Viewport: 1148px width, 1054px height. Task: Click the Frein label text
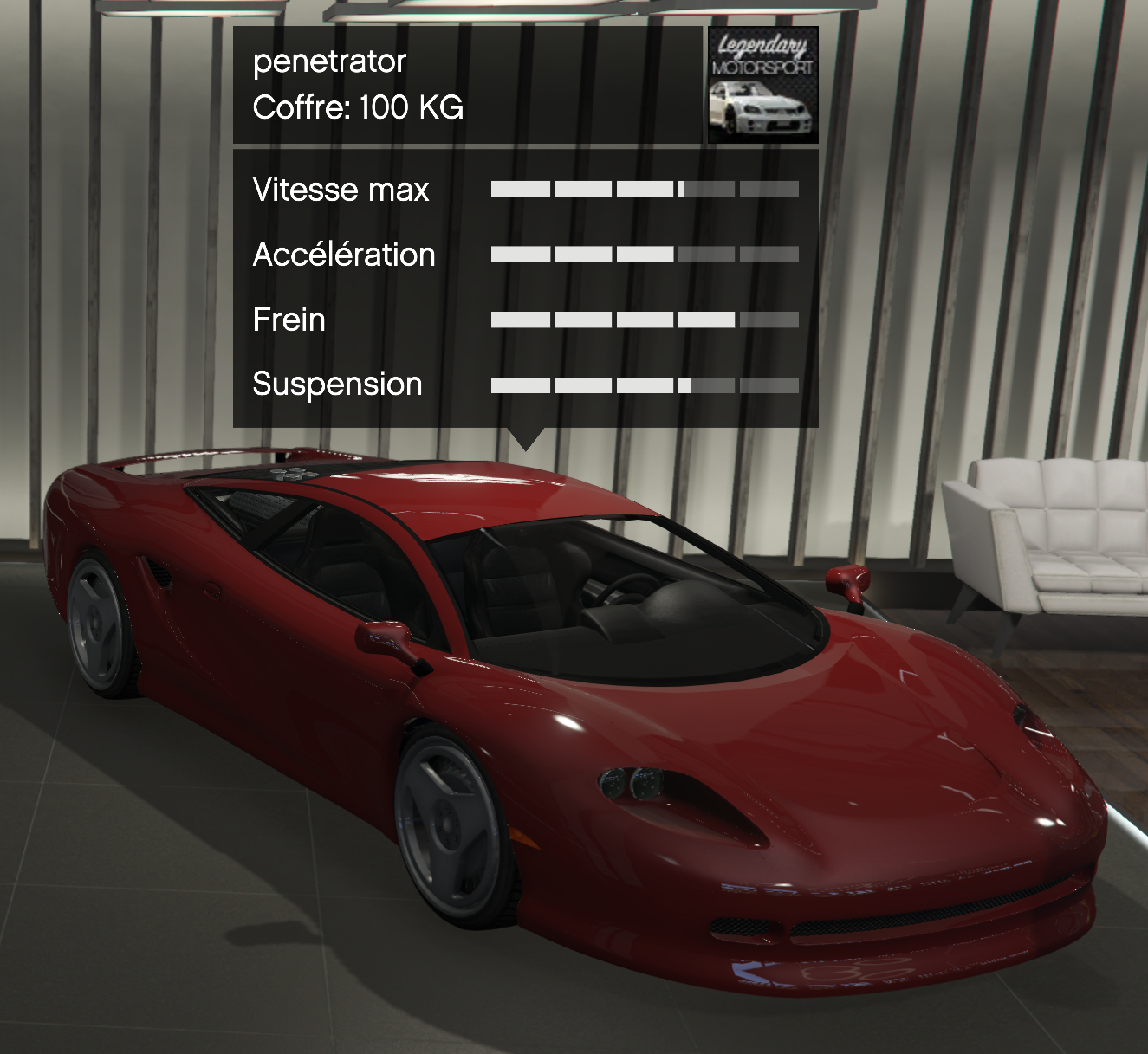tap(287, 320)
